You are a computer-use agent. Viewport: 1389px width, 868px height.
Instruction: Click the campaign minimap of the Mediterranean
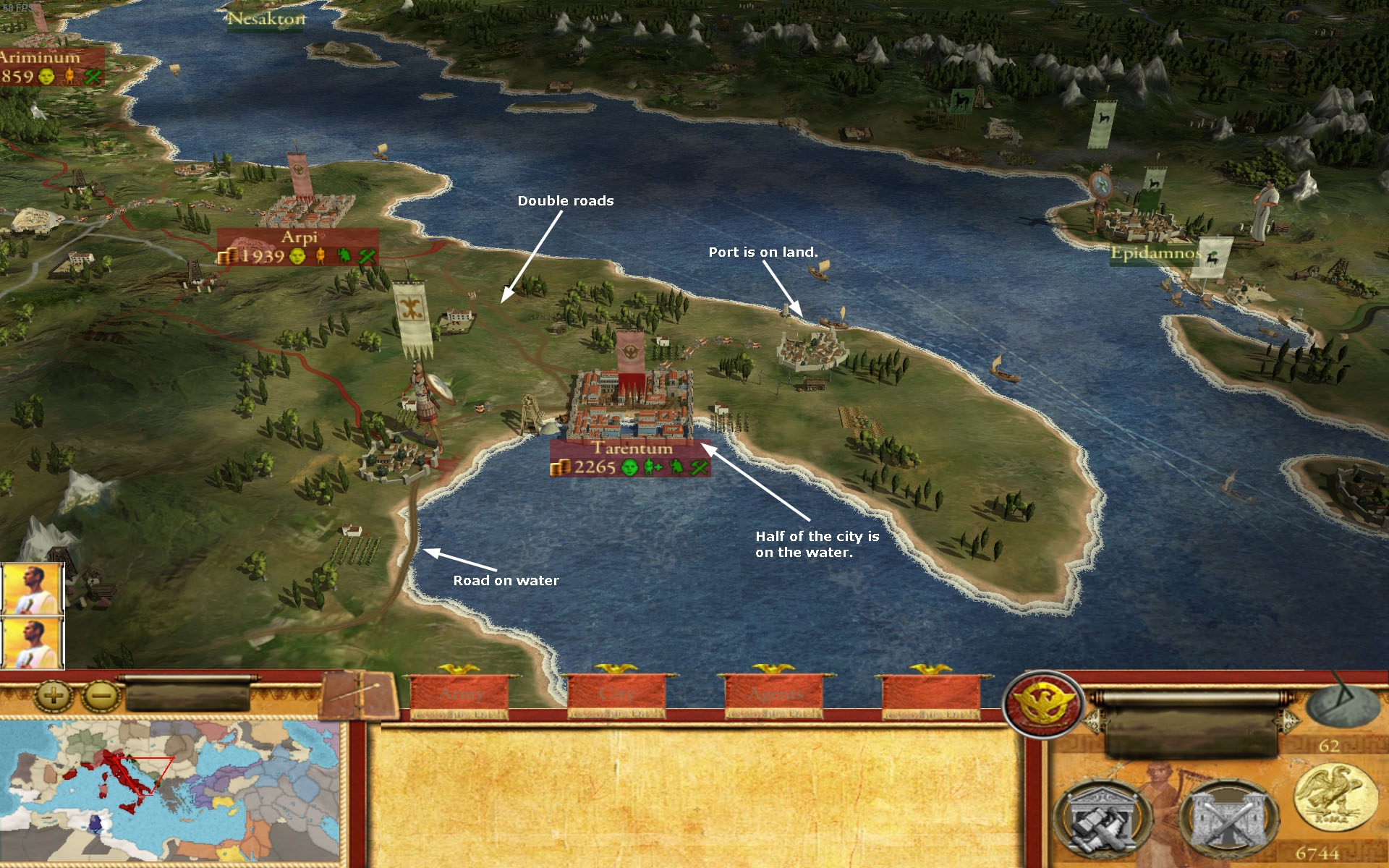pyautogui.click(x=170, y=790)
